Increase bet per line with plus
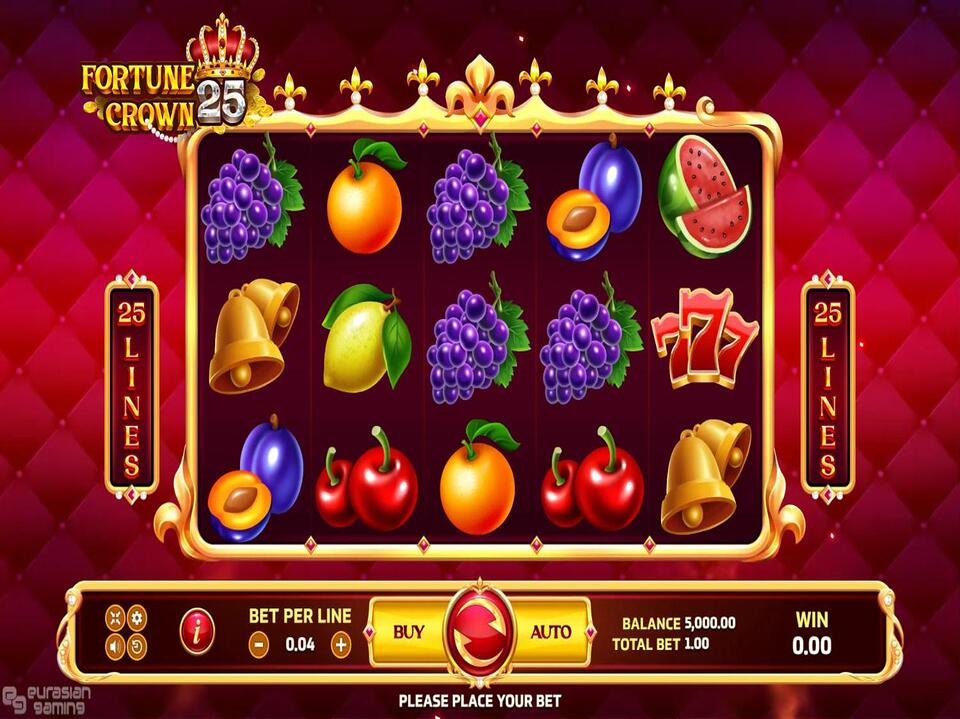The height and width of the screenshot is (719, 960). [x=341, y=645]
